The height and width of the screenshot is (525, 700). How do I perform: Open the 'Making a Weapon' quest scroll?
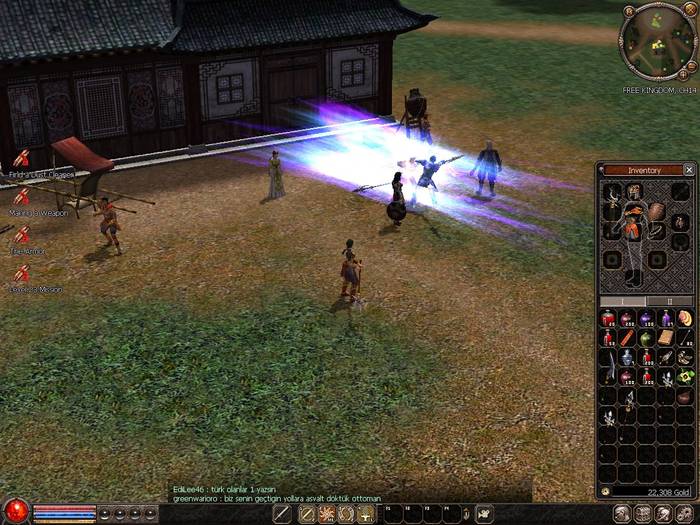[x=22, y=197]
